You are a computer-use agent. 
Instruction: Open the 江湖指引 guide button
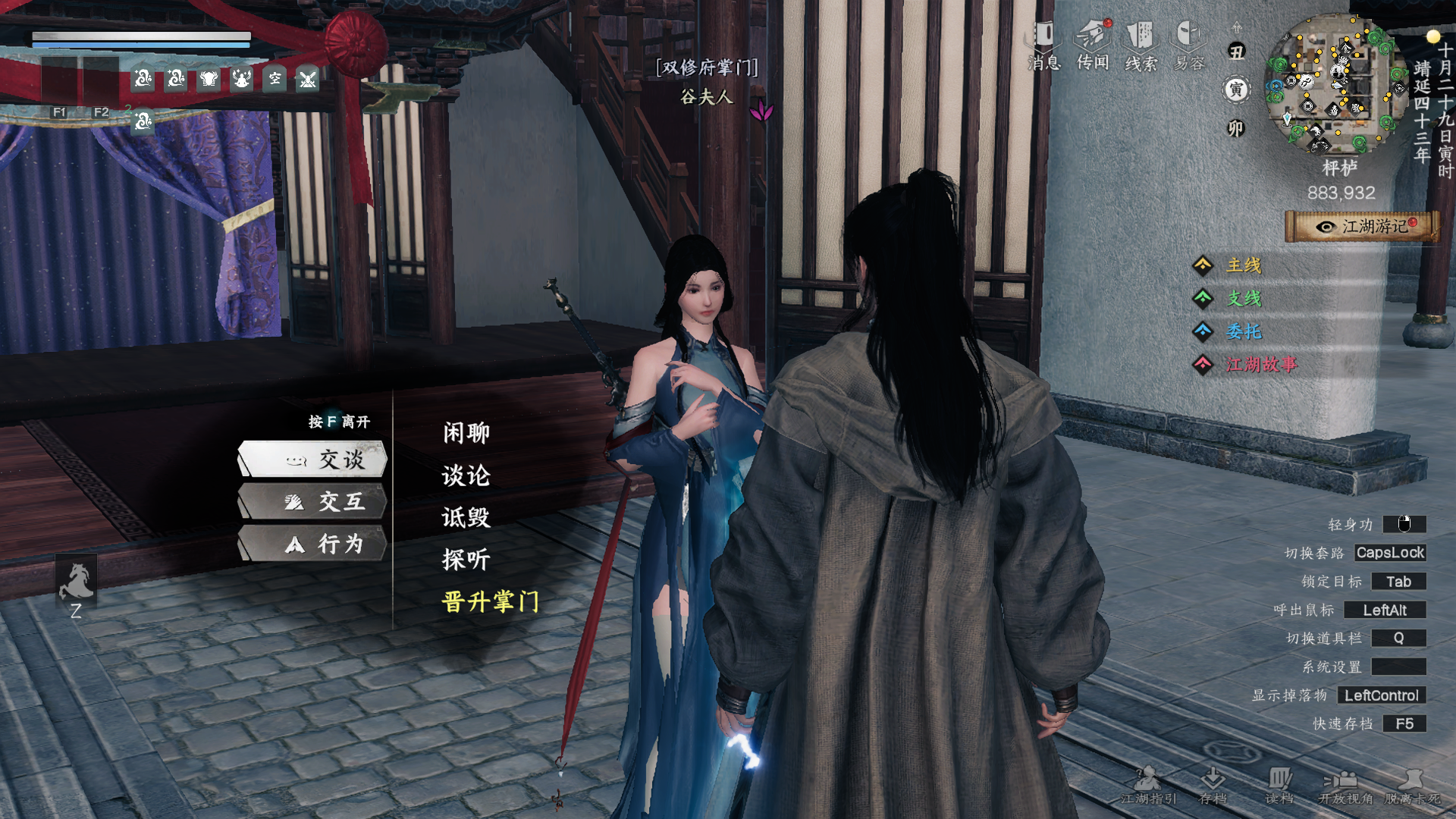1148,786
